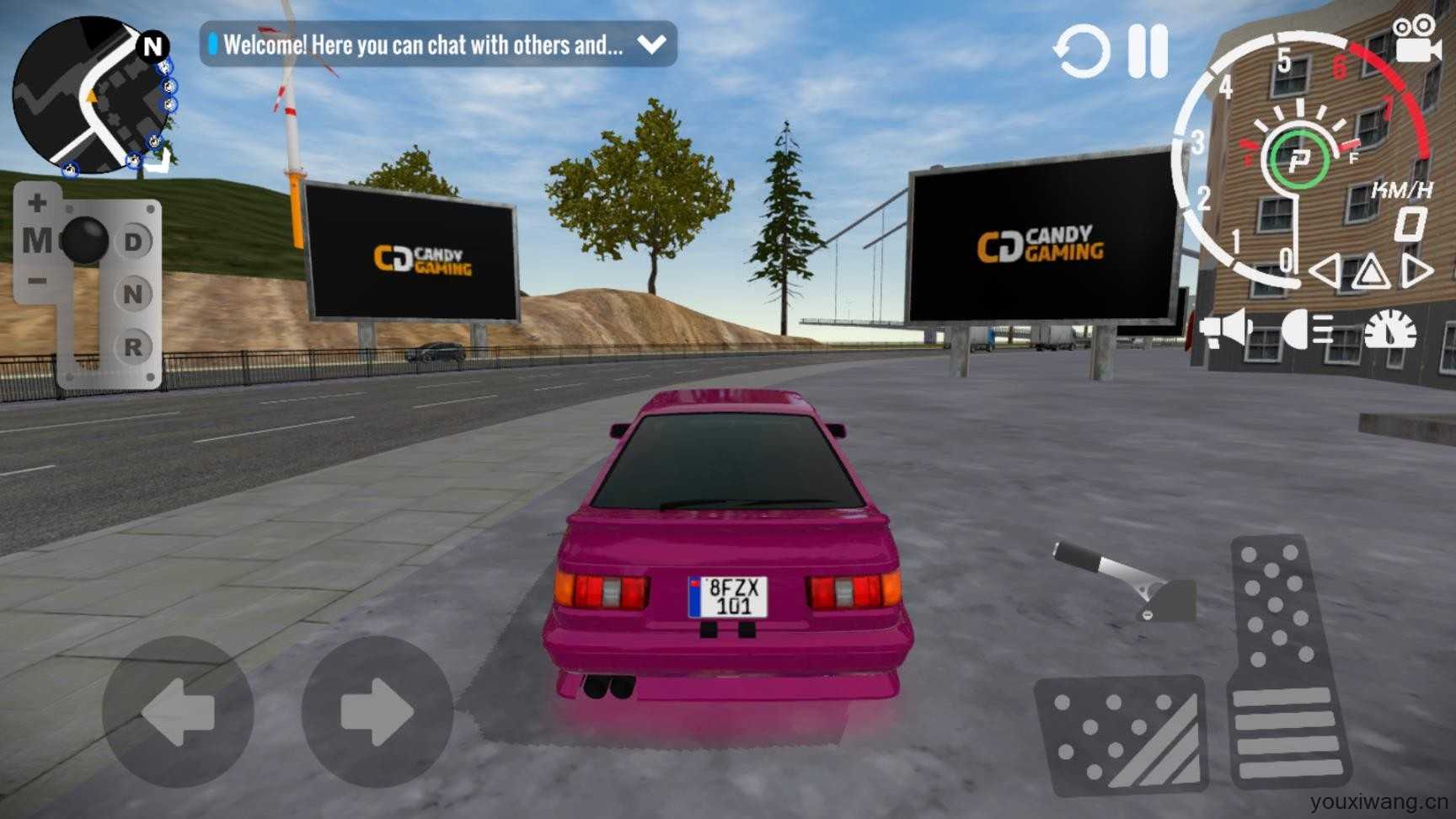This screenshot has height=819, width=1456.
Task: Honk the horn megaphone icon
Action: pyautogui.click(x=1225, y=329)
